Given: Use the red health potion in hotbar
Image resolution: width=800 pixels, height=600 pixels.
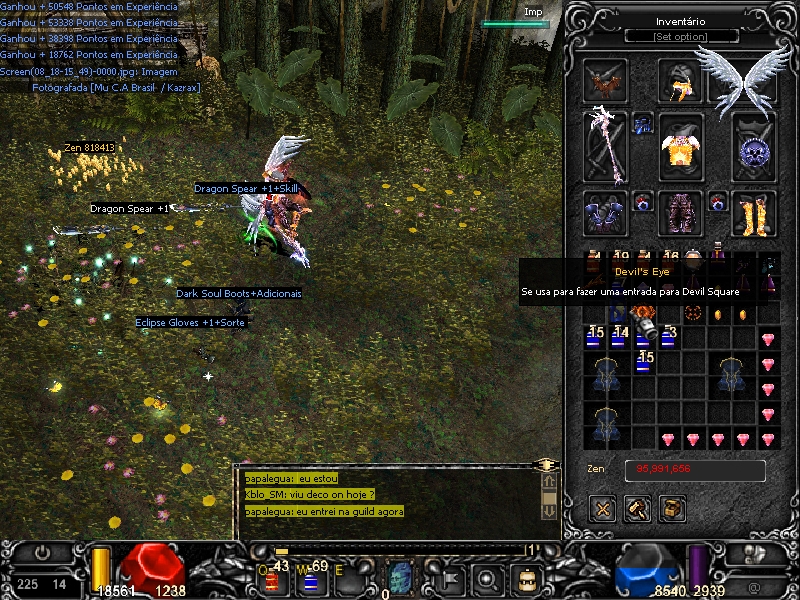Looking at the screenshot, I should tap(271, 579).
